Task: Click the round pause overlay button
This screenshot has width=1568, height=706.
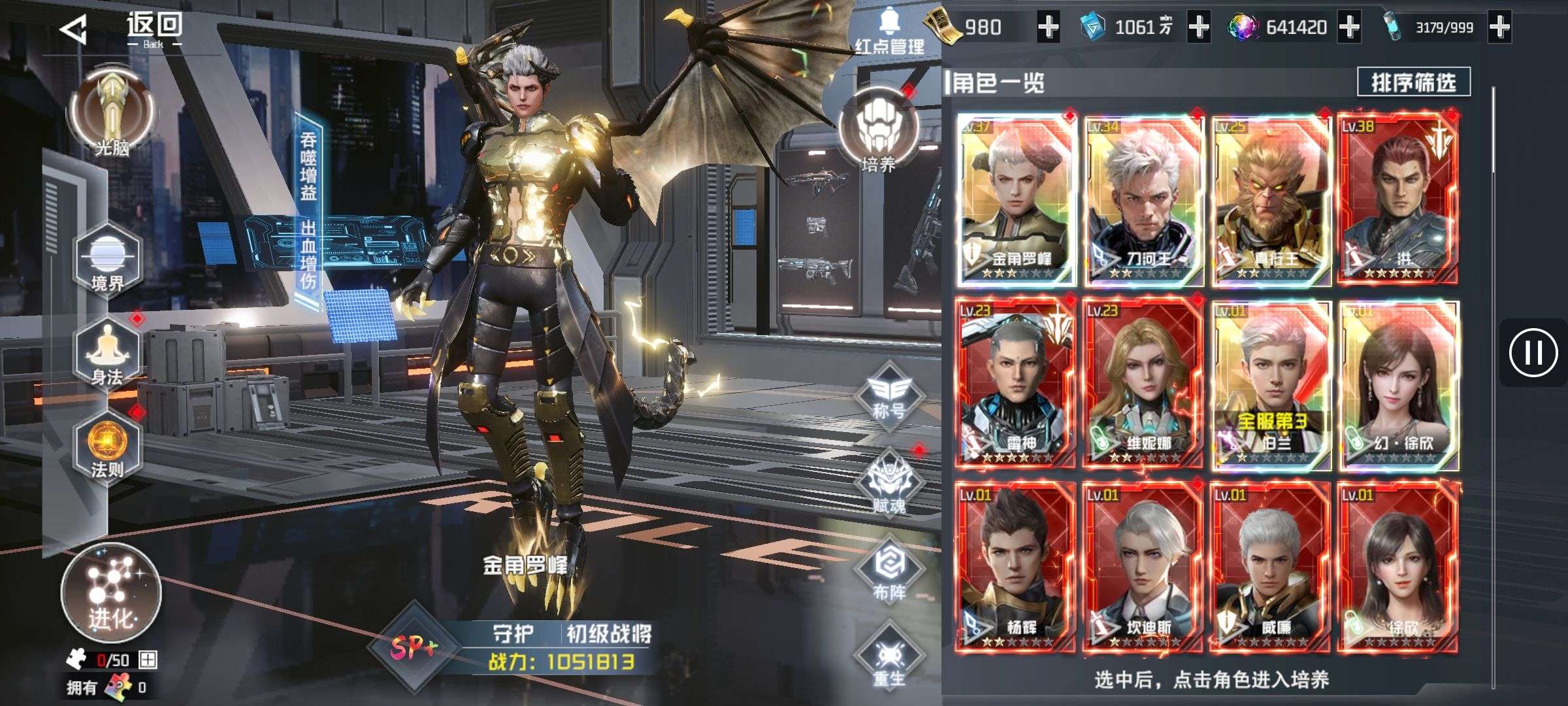Action: point(1533,352)
